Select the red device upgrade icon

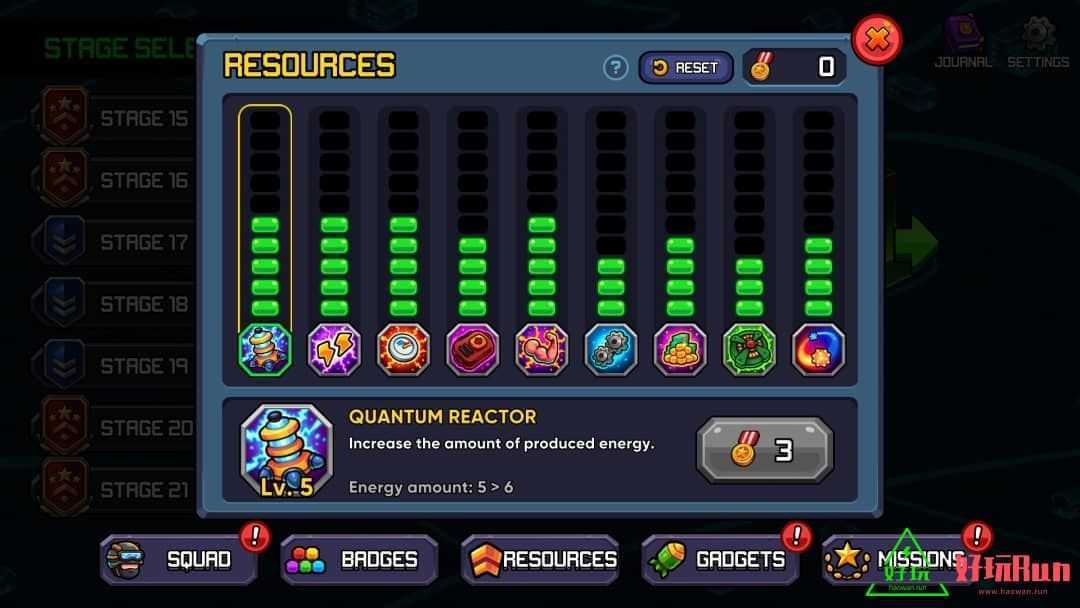472,350
